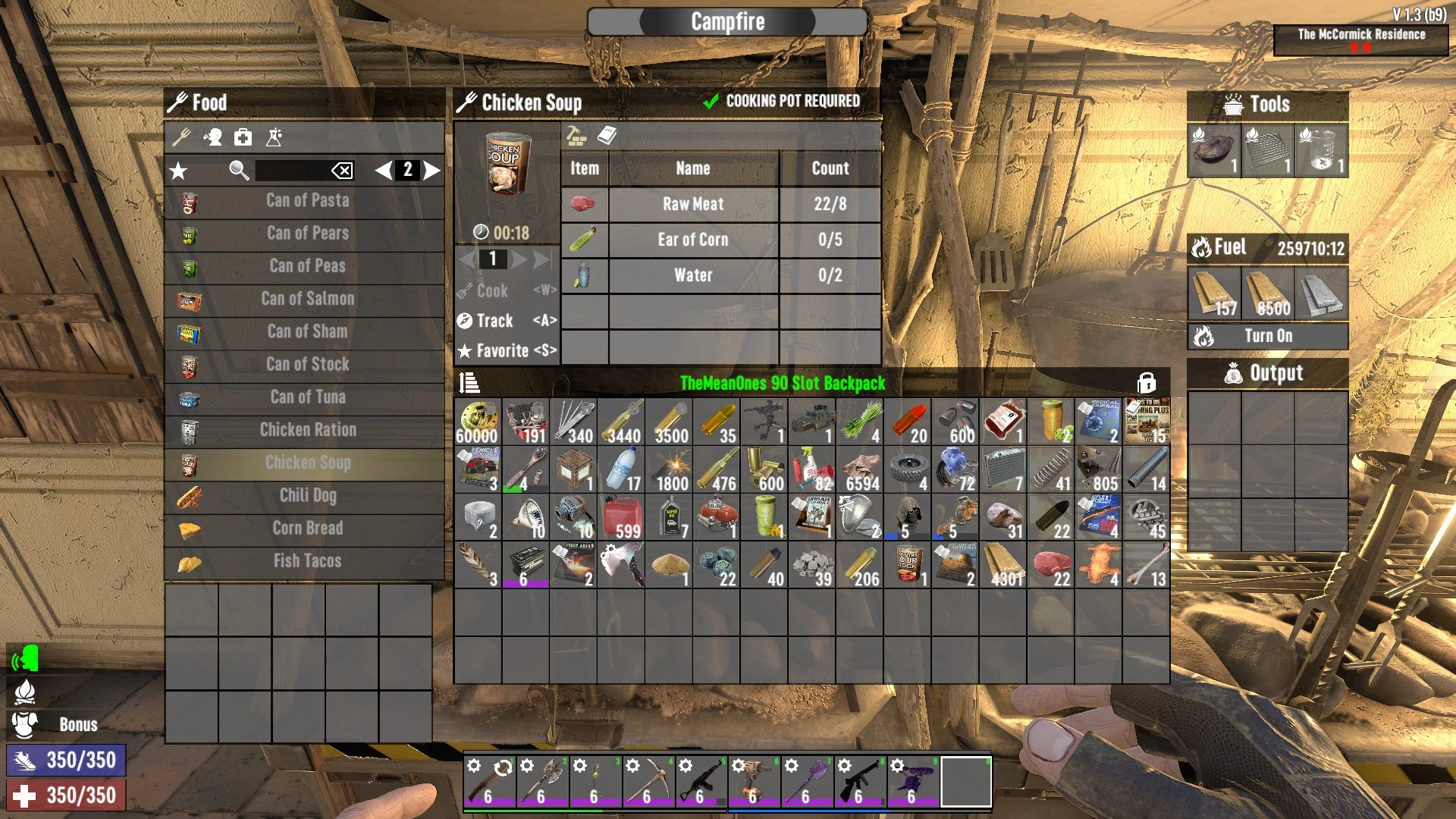Choose the Can of Tuna recipe
Screen dimensions: 1456x819
point(306,397)
